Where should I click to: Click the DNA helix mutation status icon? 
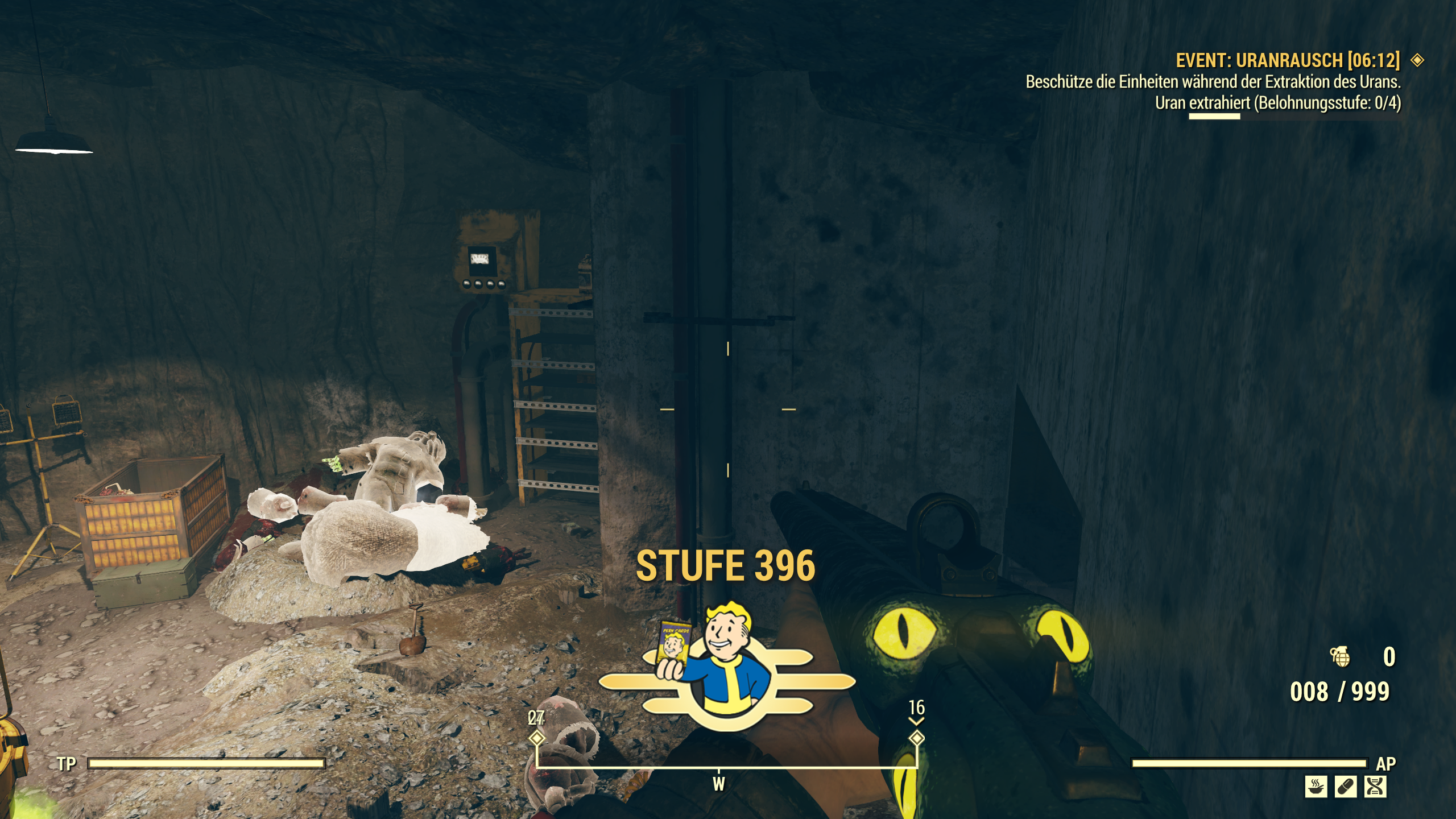pyautogui.click(x=1375, y=787)
